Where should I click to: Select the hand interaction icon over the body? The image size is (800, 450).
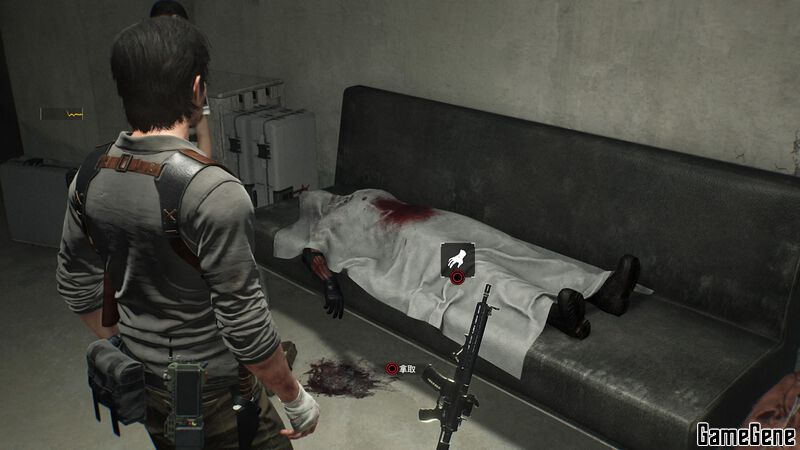pos(458,259)
